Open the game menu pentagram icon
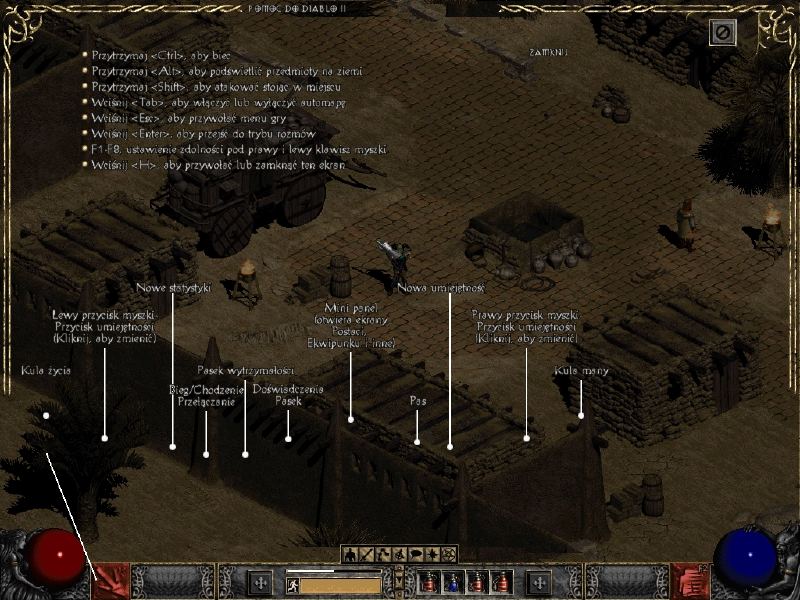 coord(449,554)
